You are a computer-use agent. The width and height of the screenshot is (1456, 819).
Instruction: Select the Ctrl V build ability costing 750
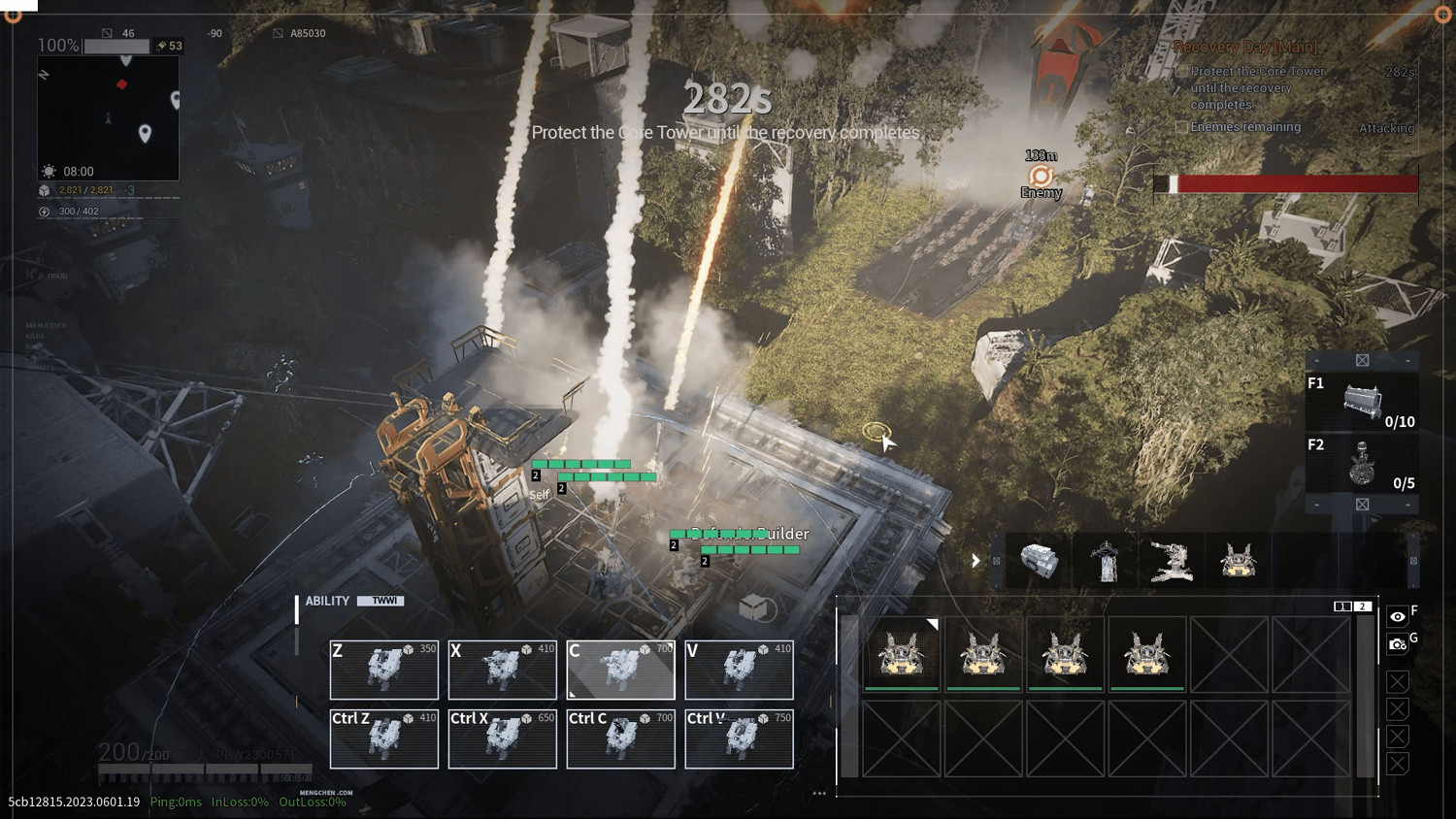(739, 739)
